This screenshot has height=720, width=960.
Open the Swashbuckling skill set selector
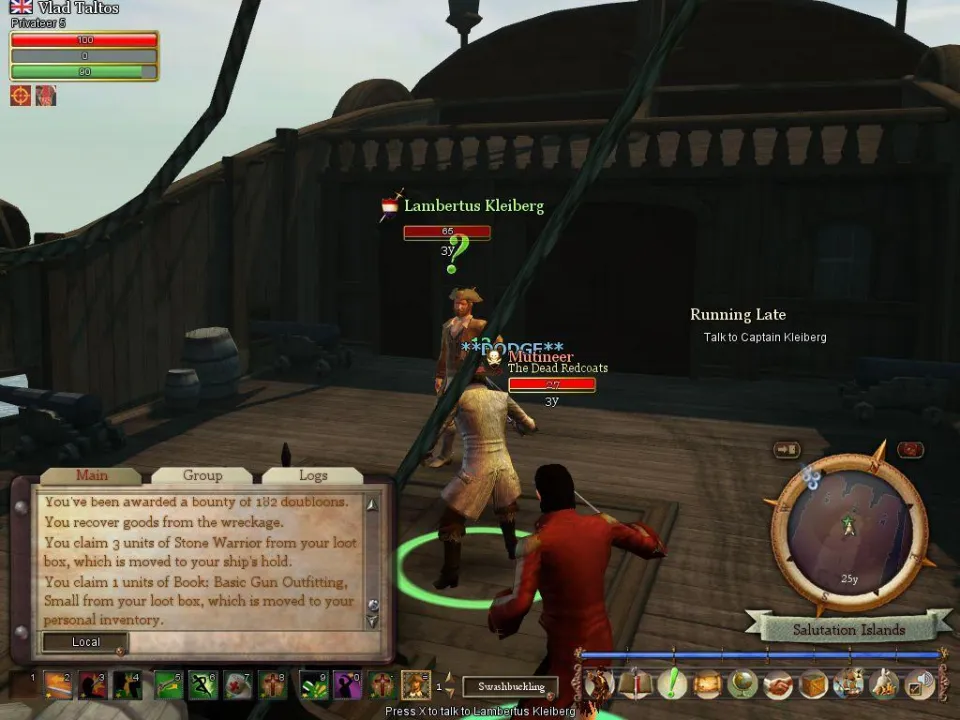[510, 687]
